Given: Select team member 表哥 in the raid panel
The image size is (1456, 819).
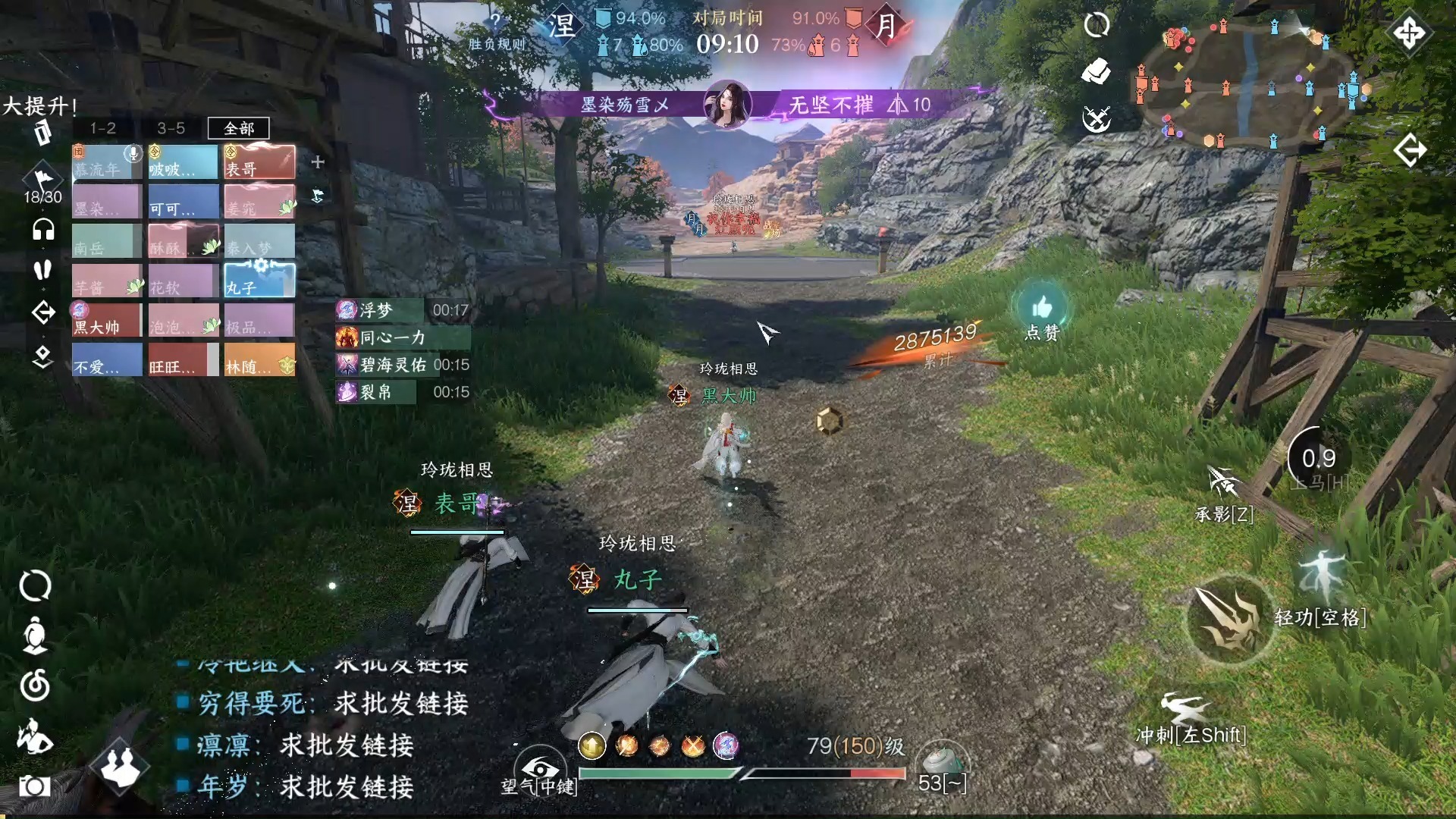Looking at the screenshot, I should (x=259, y=162).
